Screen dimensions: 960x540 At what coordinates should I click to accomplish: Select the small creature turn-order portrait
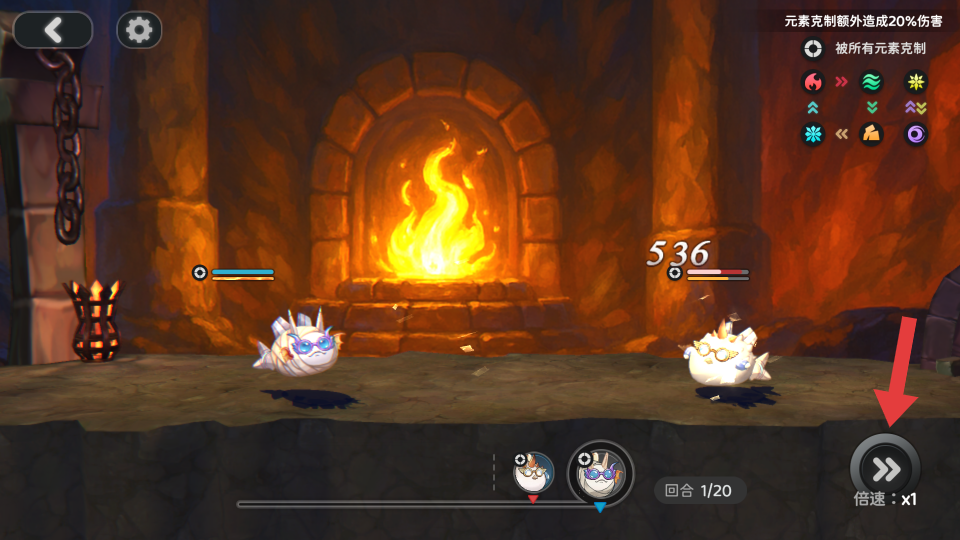pos(534,472)
